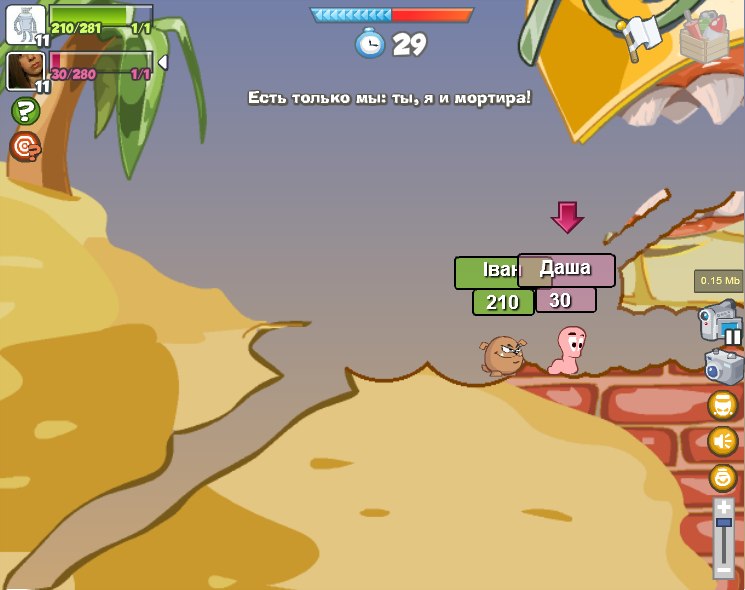Open the weapons crate inventory
Viewport: 745px width, 590px height.
pyautogui.click(x=705, y=37)
